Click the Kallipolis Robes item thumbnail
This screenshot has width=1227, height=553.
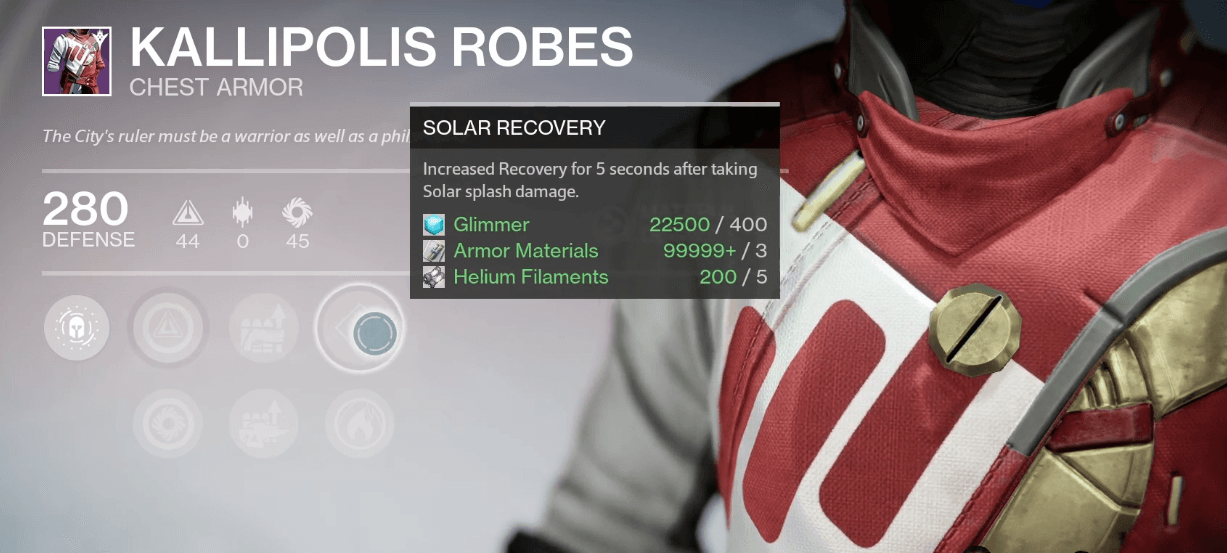coord(76,62)
